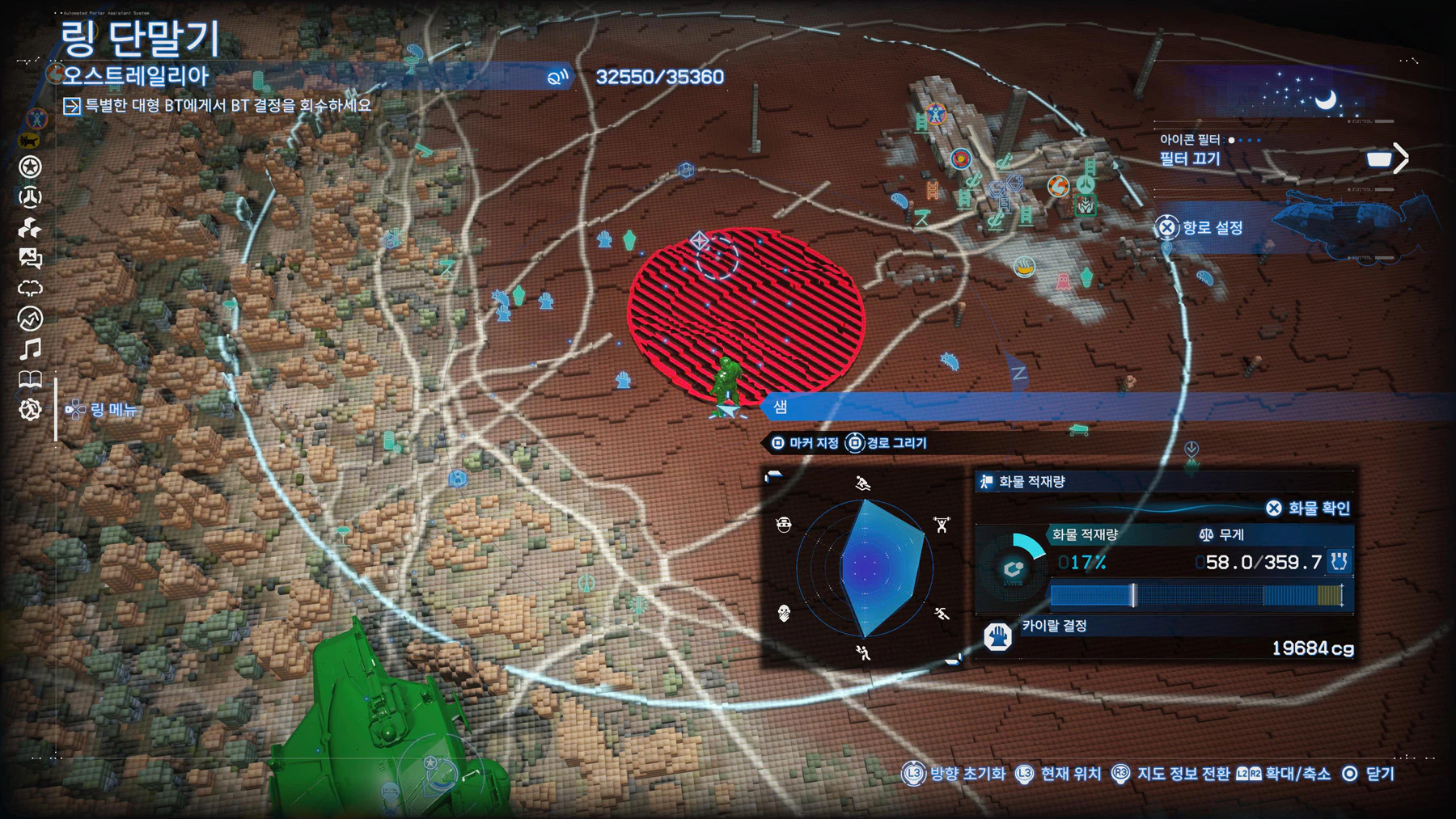Image resolution: width=1456 pixels, height=819 pixels.
Task: Select the hot spring cup marker on the map
Action: pyautogui.click(x=1024, y=266)
